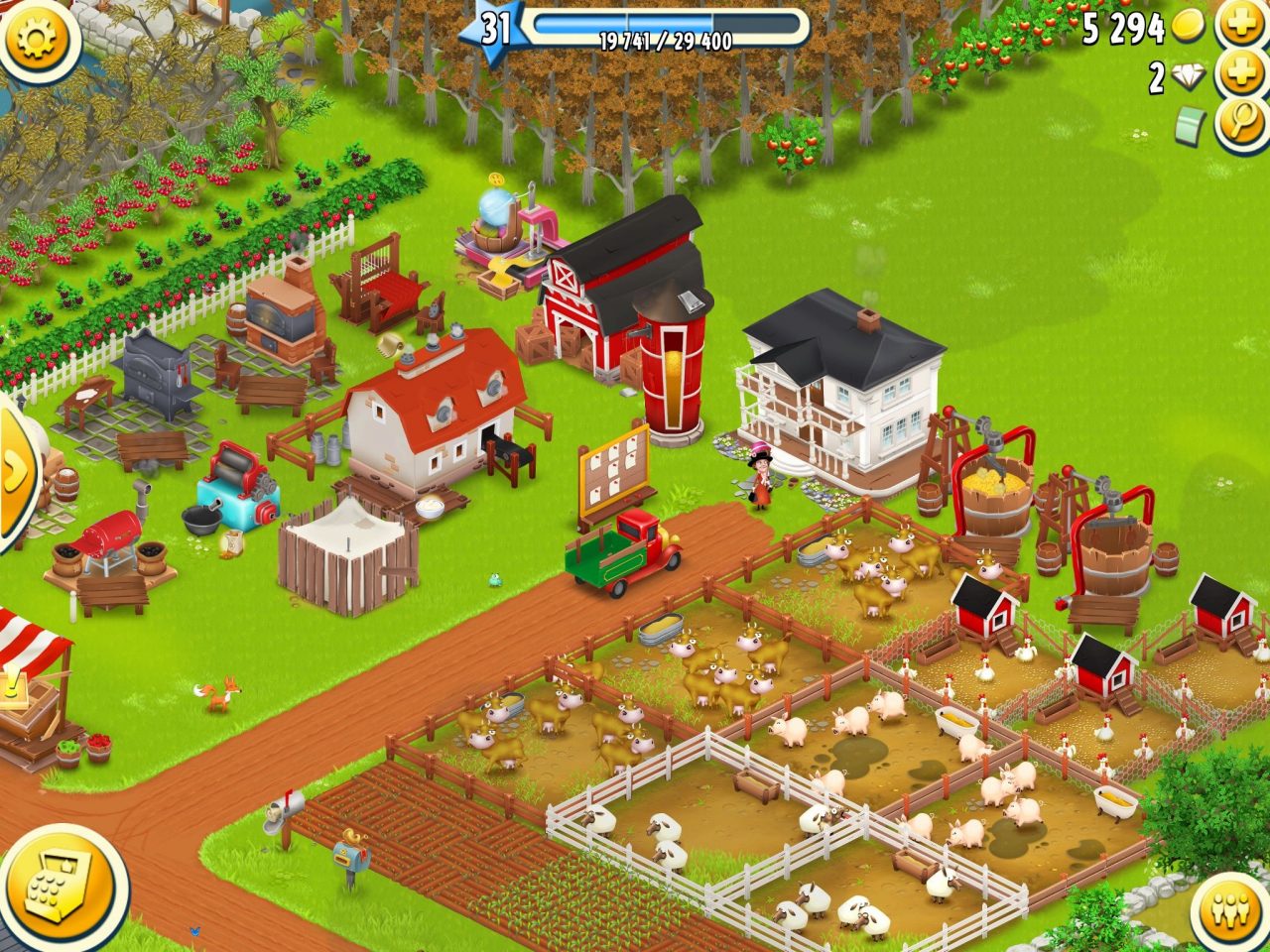Open the friends bar people icon
This screenshot has width=1270, height=952.
pyautogui.click(x=1228, y=908)
